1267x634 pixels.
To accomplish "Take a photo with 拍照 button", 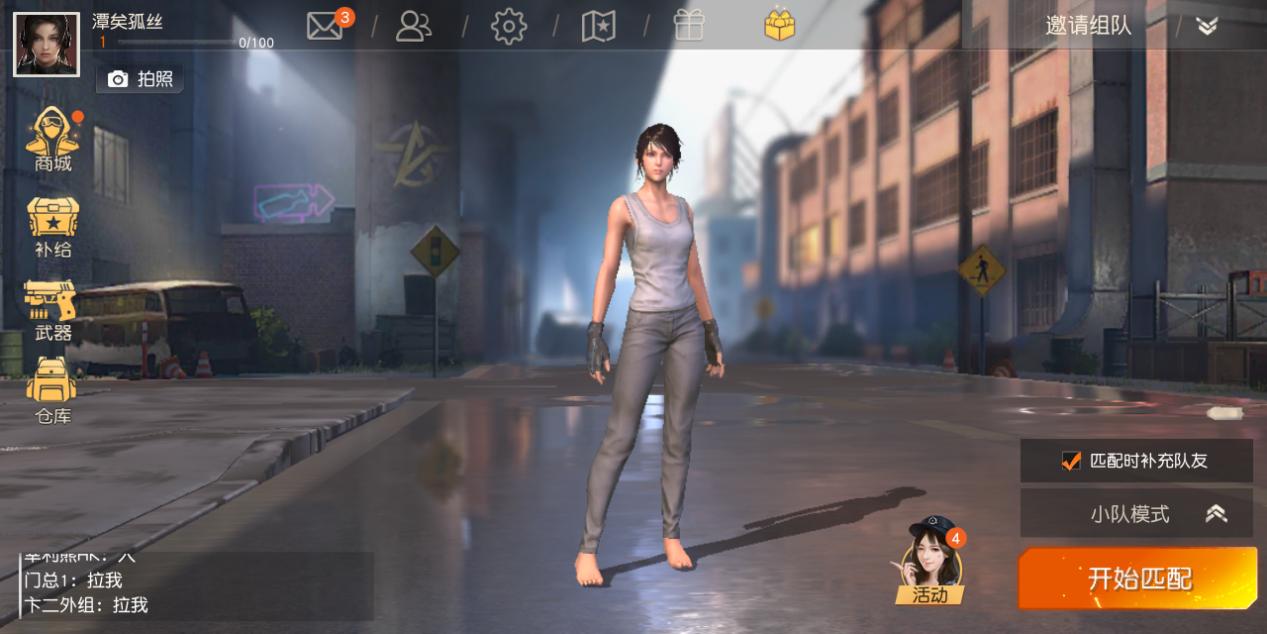I will (141, 79).
